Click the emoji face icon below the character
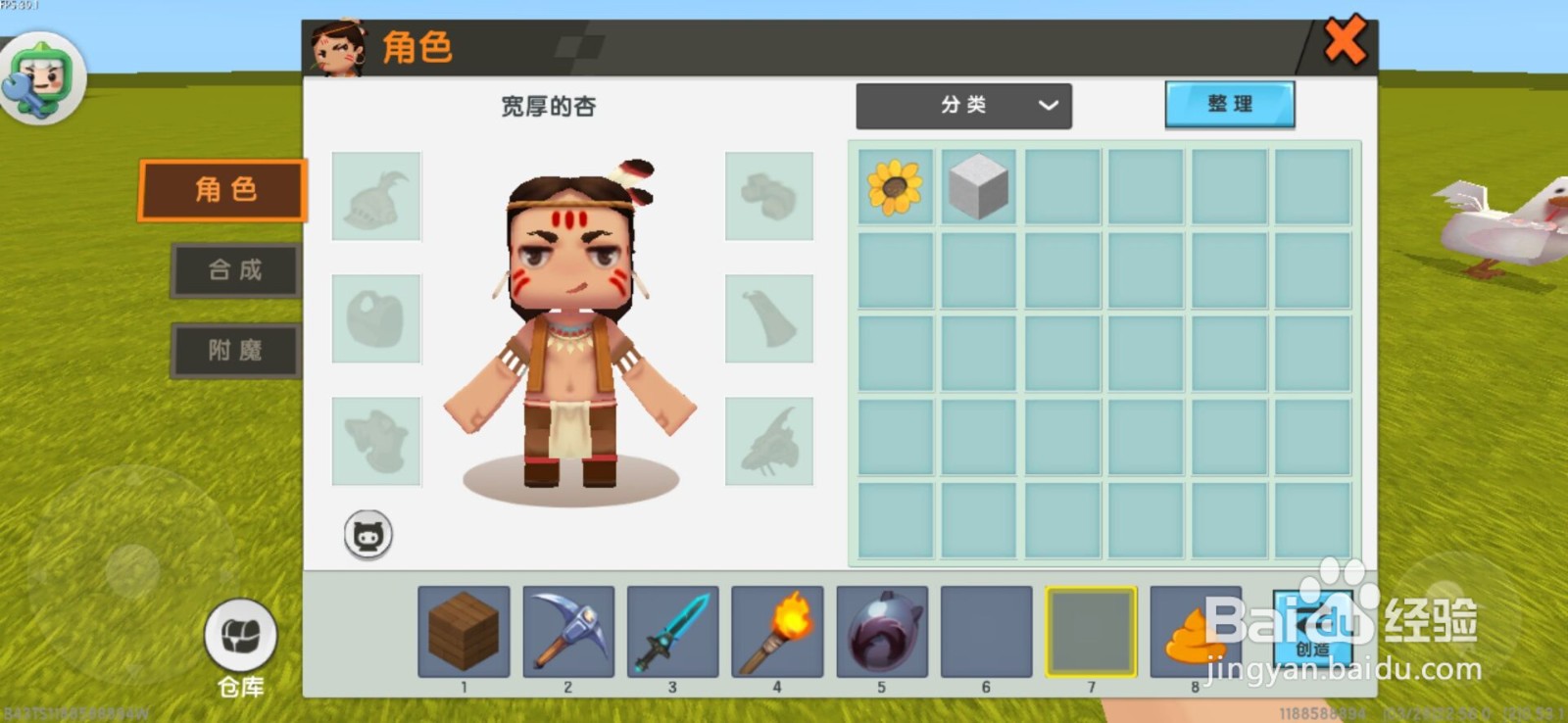The width and height of the screenshot is (1568, 723). click(x=367, y=534)
